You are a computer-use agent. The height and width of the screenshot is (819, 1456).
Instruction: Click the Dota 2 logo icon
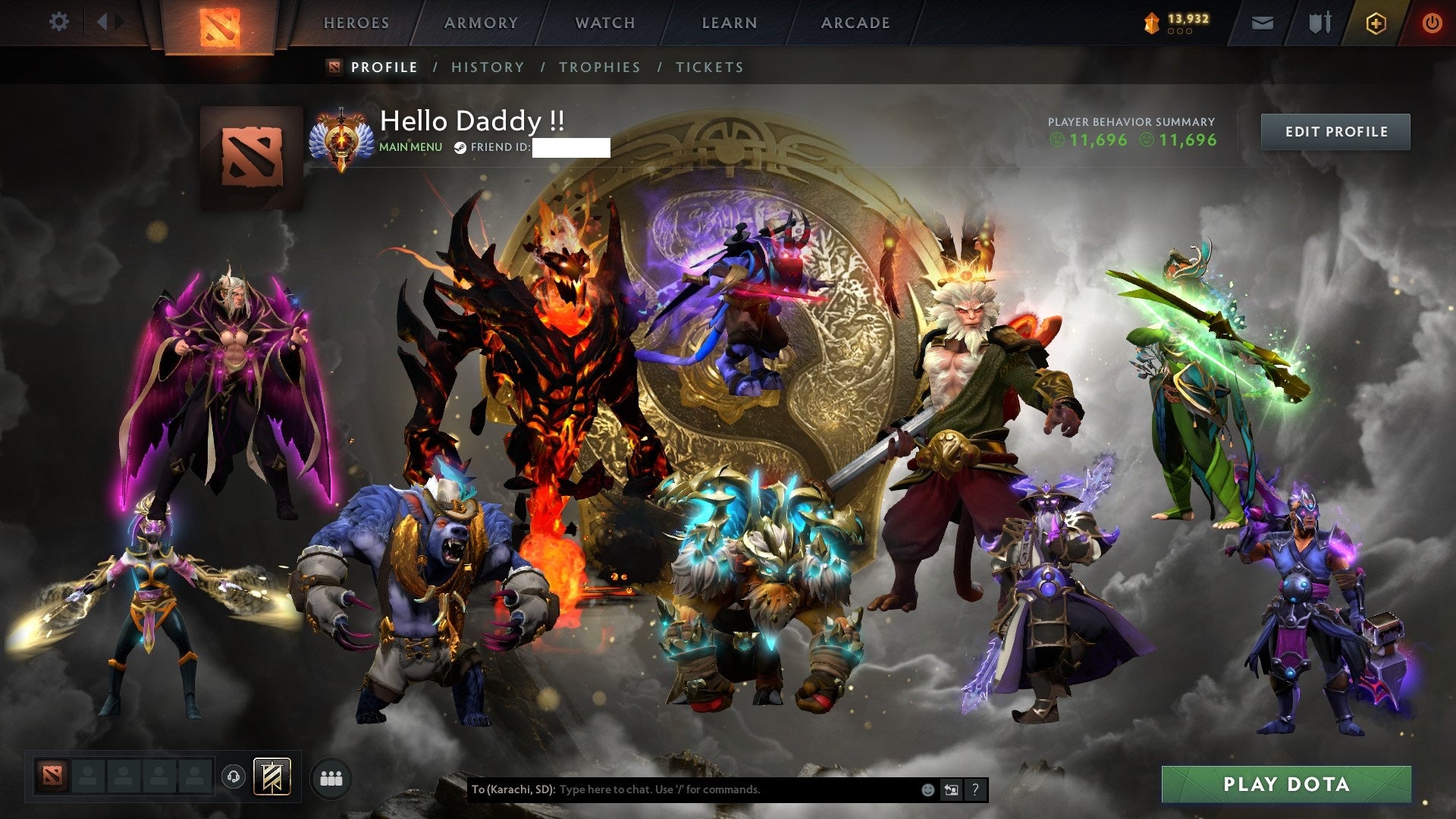click(x=218, y=23)
